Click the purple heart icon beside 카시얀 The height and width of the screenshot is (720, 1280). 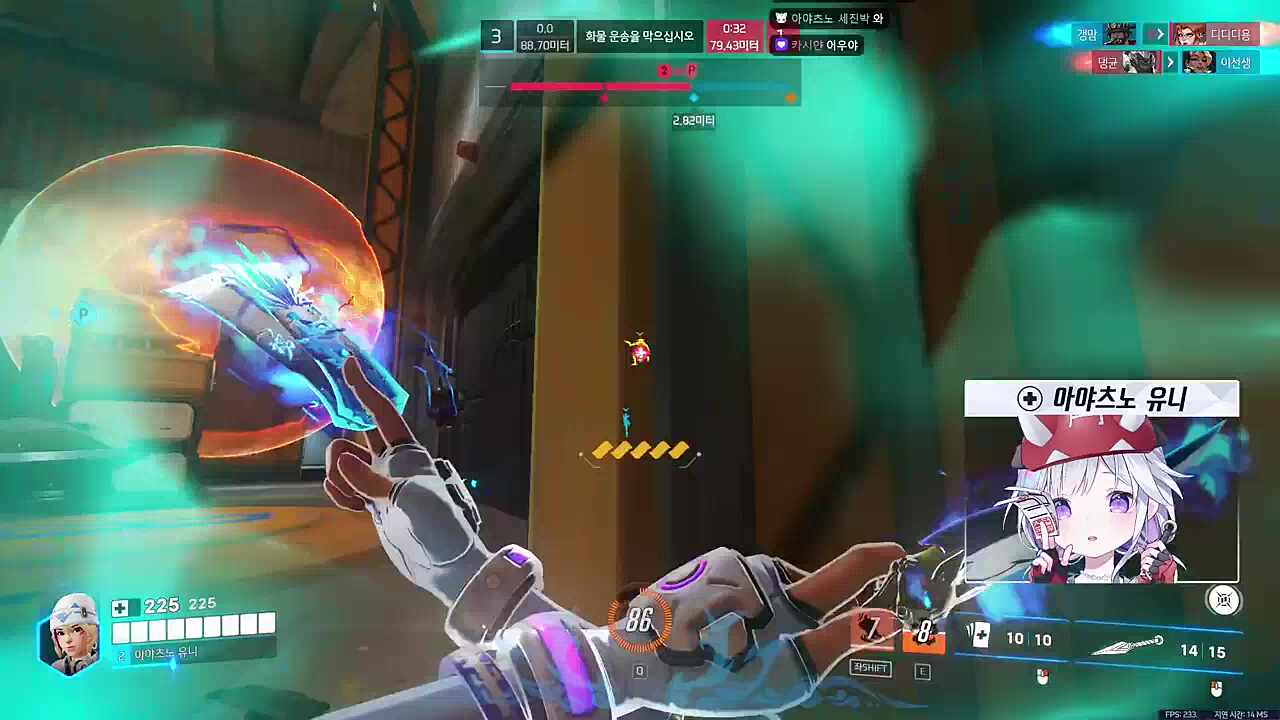click(x=780, y=44)
